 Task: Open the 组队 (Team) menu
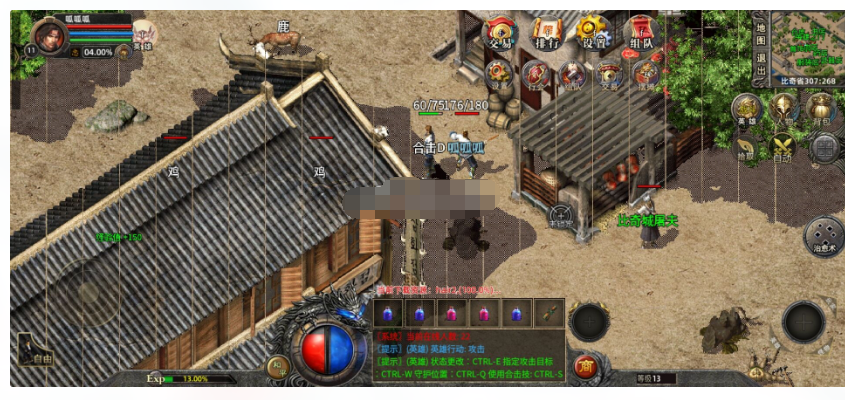tap(643, 33)
